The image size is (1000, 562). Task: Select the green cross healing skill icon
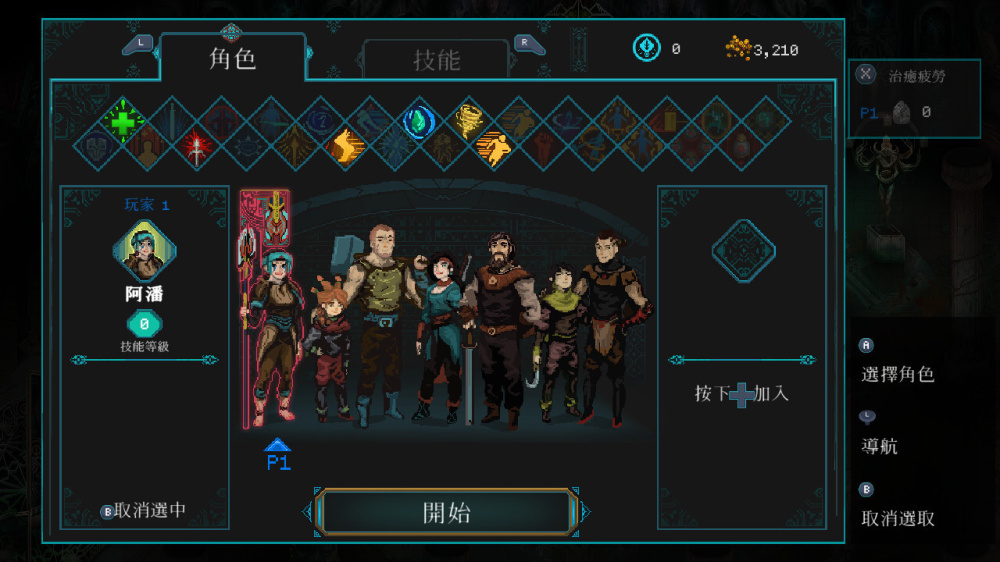click(123, 122)
